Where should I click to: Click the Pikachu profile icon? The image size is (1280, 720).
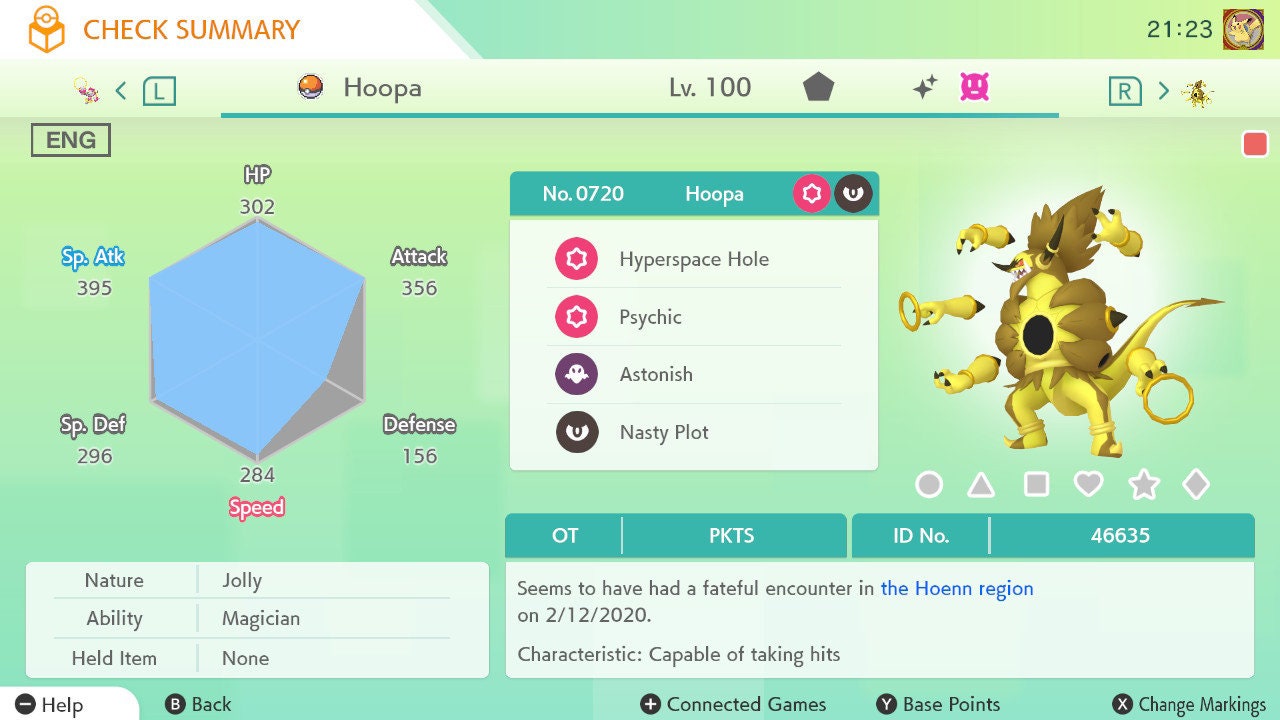coord(1243,29)
